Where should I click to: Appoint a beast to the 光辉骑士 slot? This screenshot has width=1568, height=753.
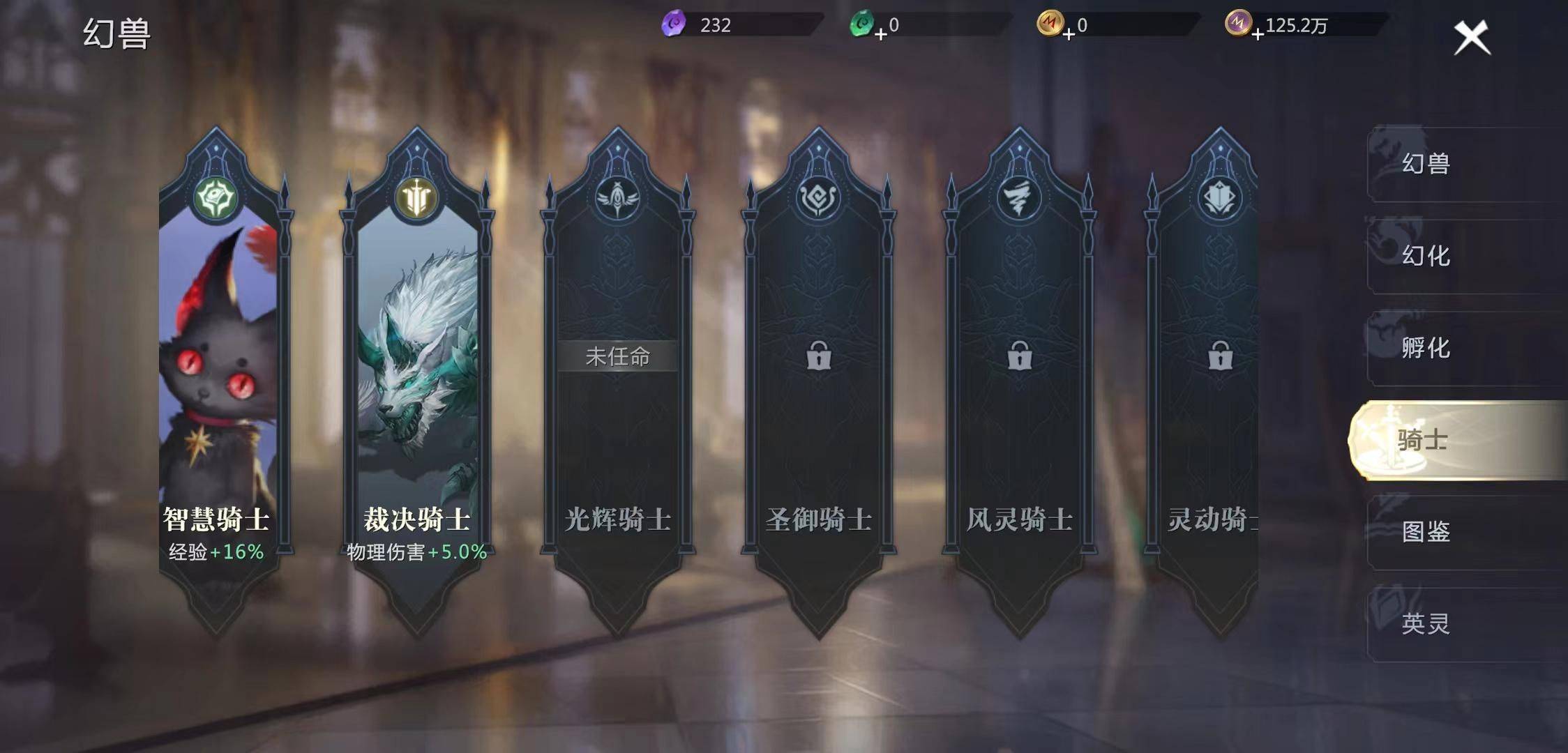(617, 357)
